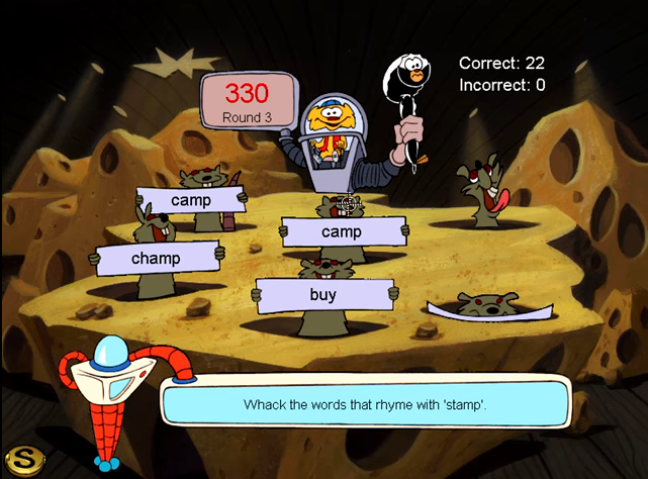Open the gold S menu button
The height and width of the screenshot is (479, 648).
coord(22,459)
